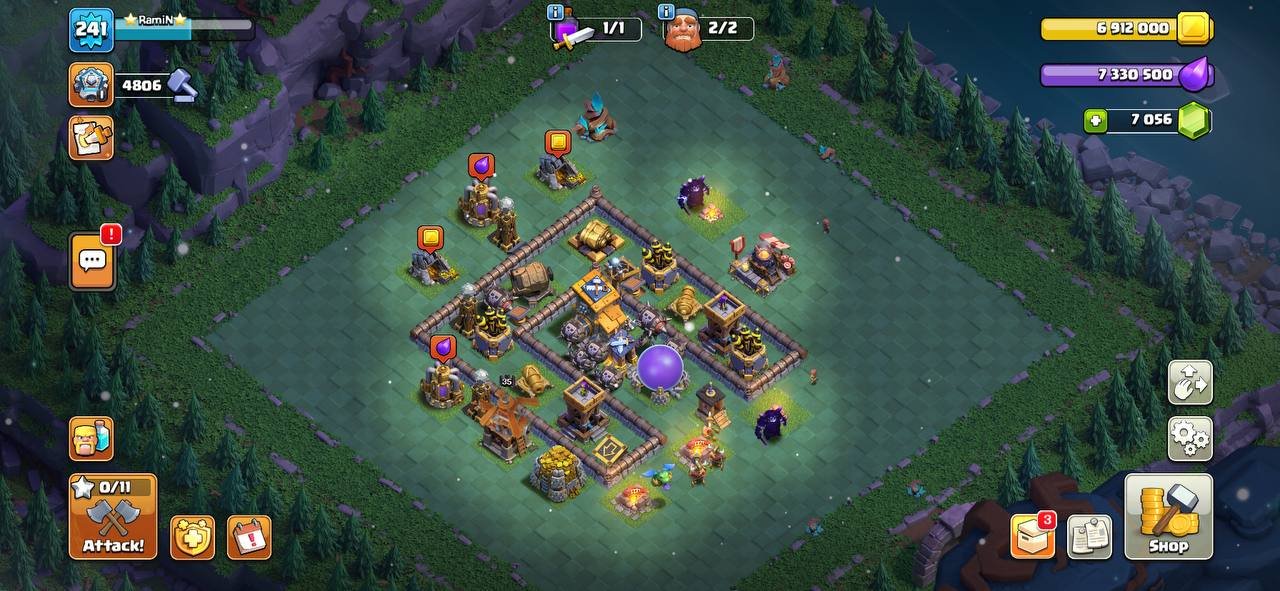The width and height of the screenshot is (1280, 591).
Task: Show info for the 2/2 builder counter
Action: point(666,13)
